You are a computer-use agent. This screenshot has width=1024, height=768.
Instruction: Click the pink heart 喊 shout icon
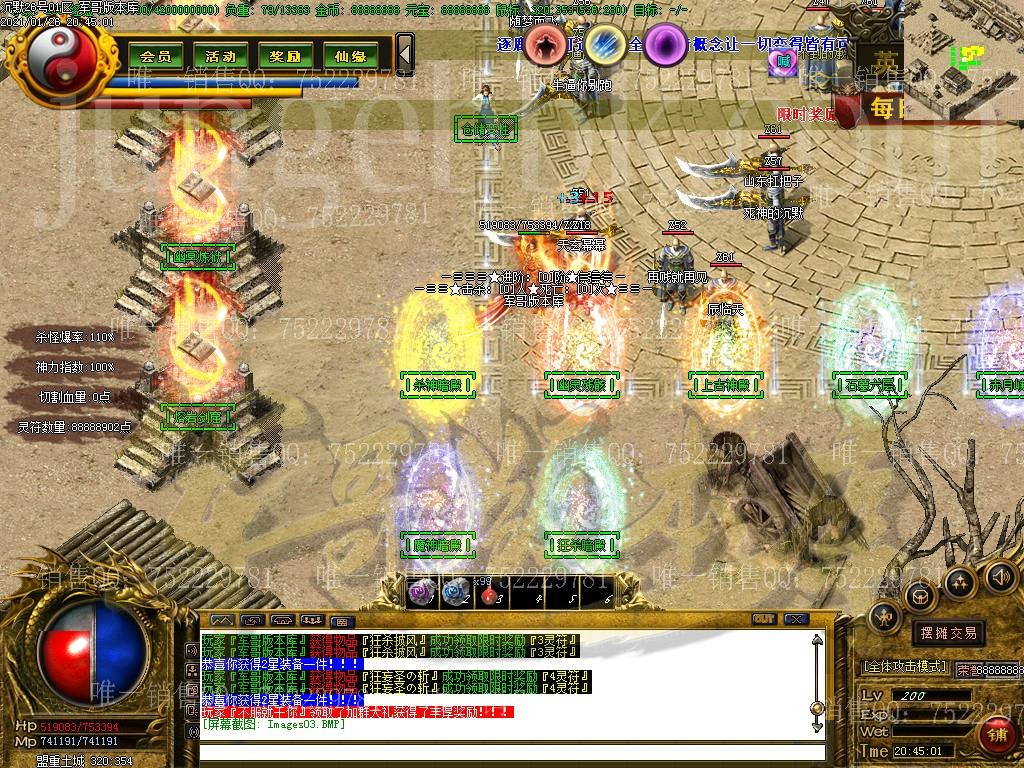tap(785, 61)
